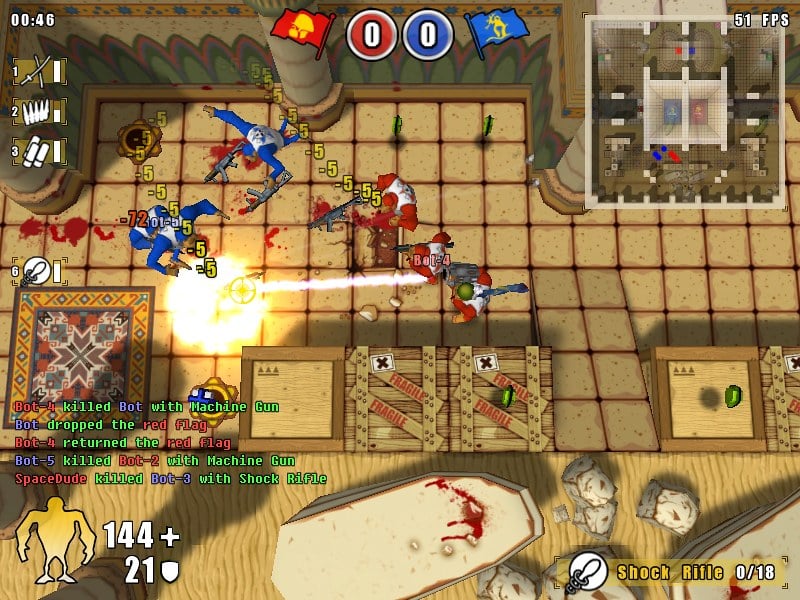Switch to the bullets weapon in slot 2
The width and height of the screenshot is (800, 600).
[38, 111]
